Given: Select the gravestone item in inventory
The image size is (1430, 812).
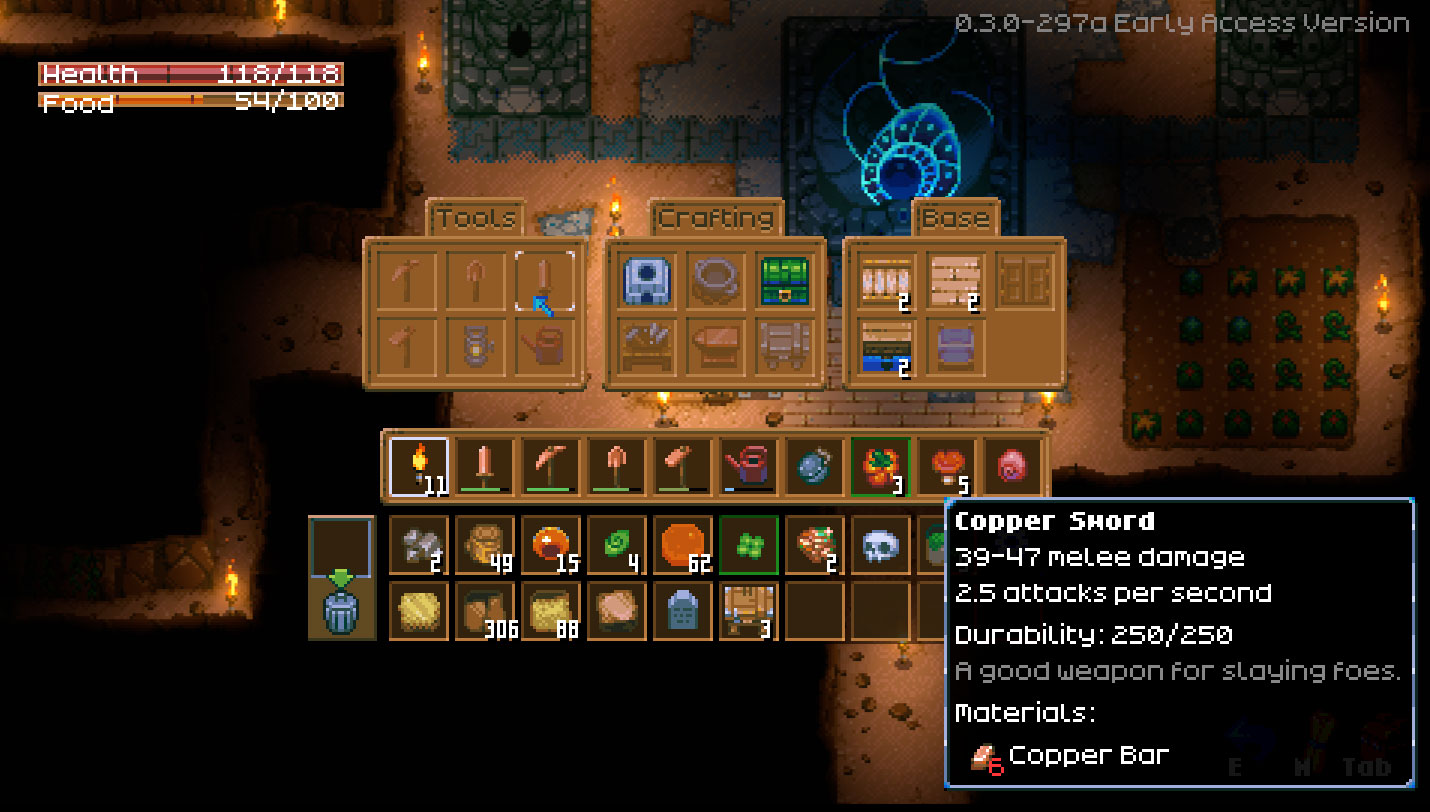Looking at the screenshot, I should [x=683, y=610].
